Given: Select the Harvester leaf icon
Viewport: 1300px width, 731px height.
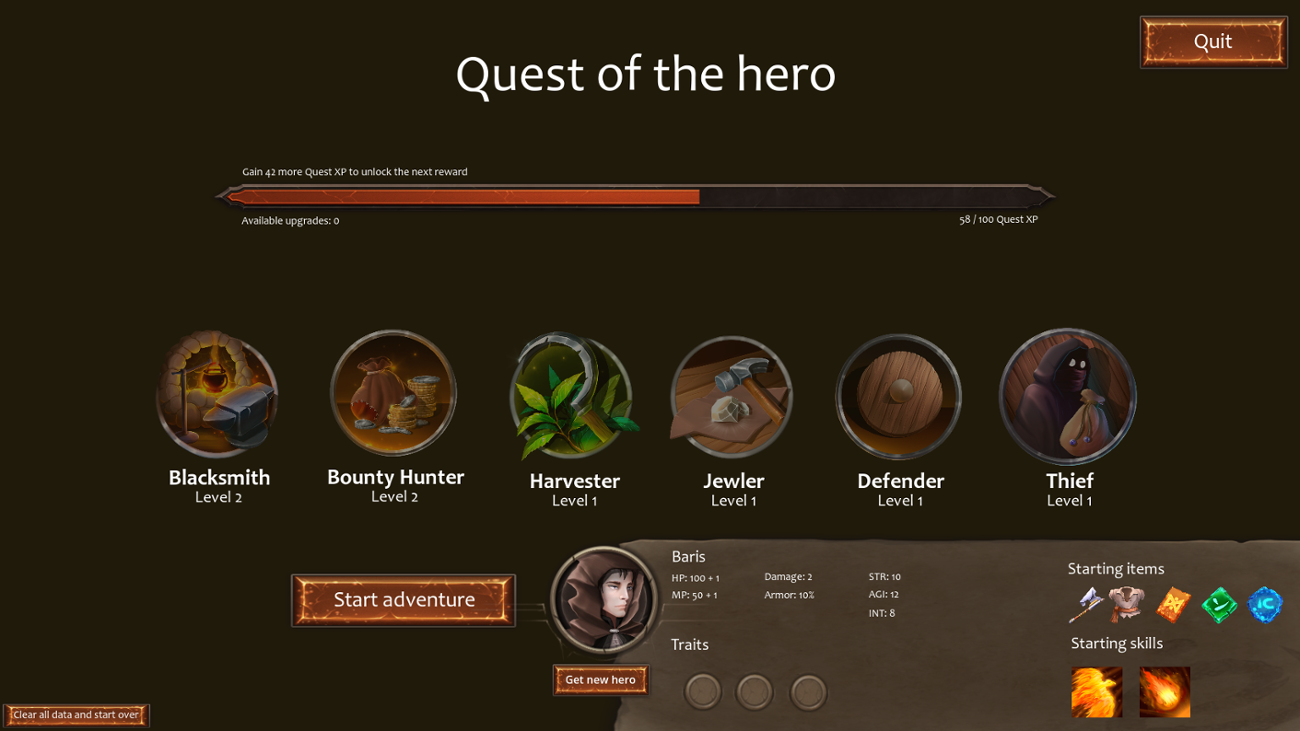Looking at the screenshot, I should [572, 394].
